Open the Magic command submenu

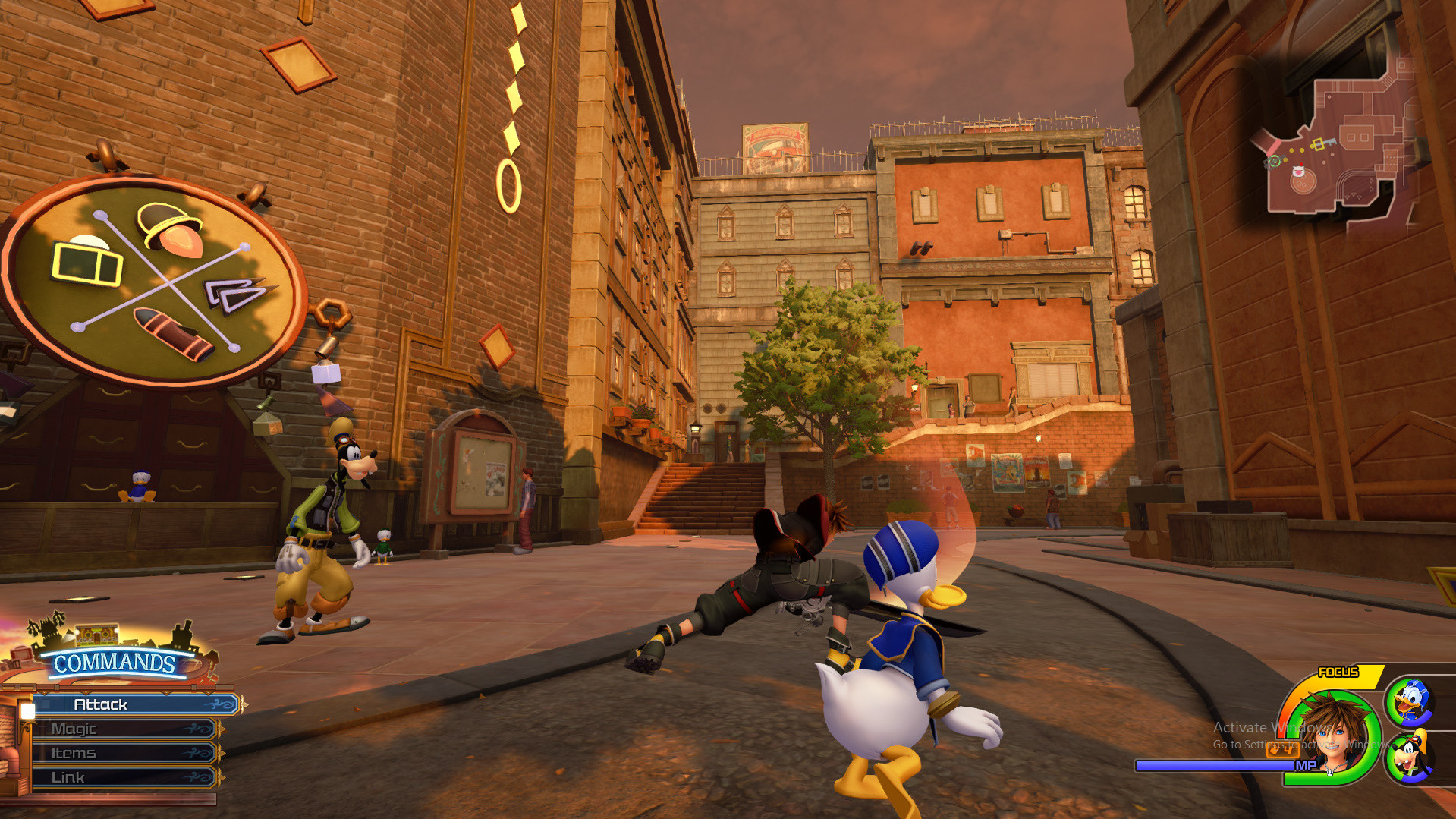click(x=76, y=728)
